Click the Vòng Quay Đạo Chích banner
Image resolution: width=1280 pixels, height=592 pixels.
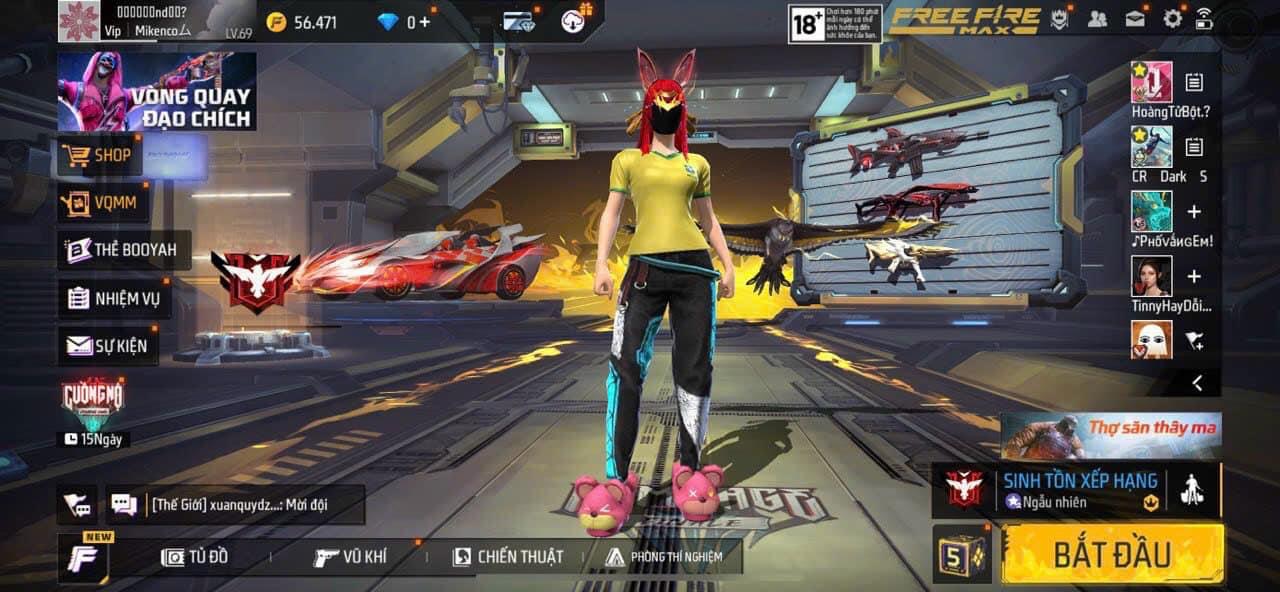(x=156, y=91)
